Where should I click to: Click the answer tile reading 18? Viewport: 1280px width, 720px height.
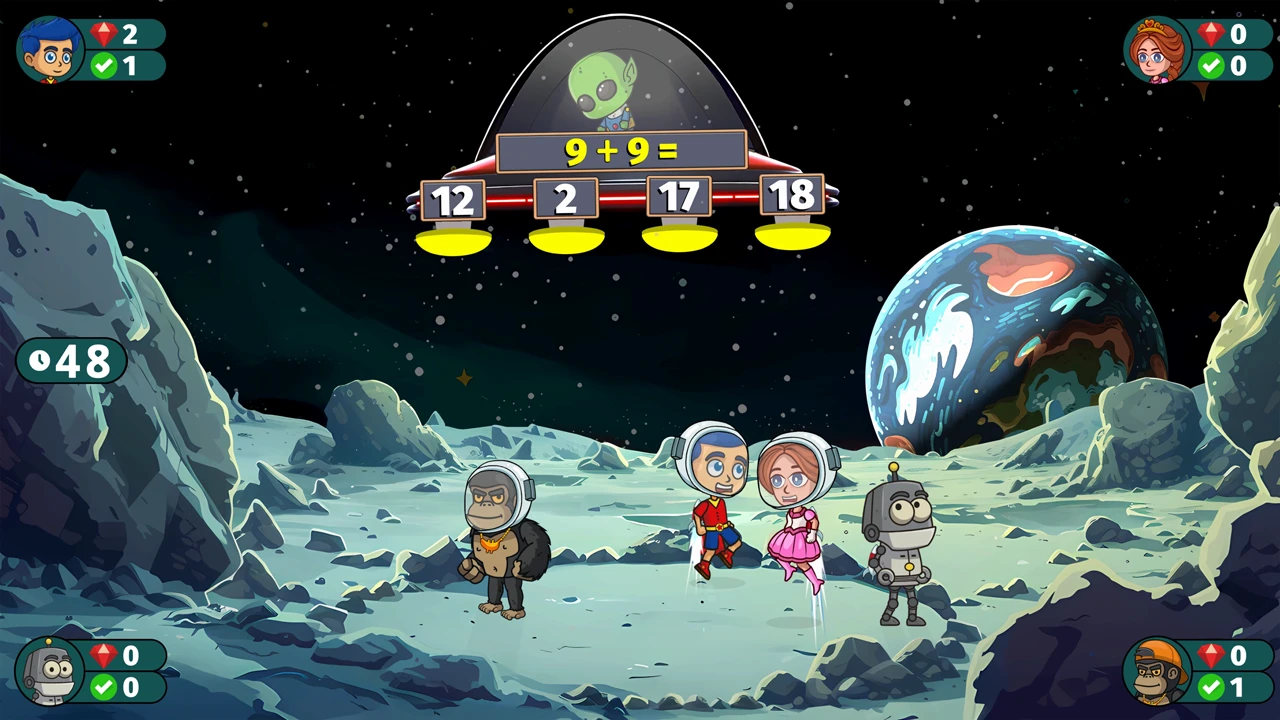click(792, 195)
